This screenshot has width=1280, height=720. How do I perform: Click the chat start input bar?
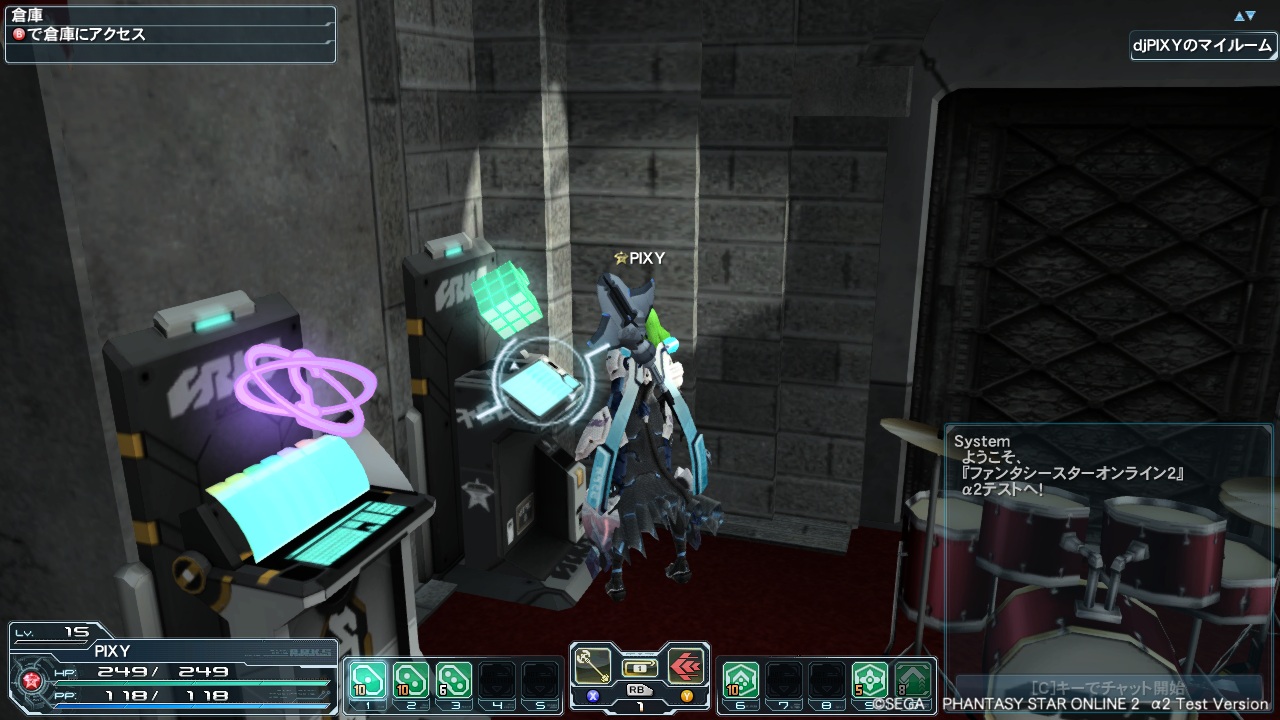pyautogui.click(x=1106, y=688)
